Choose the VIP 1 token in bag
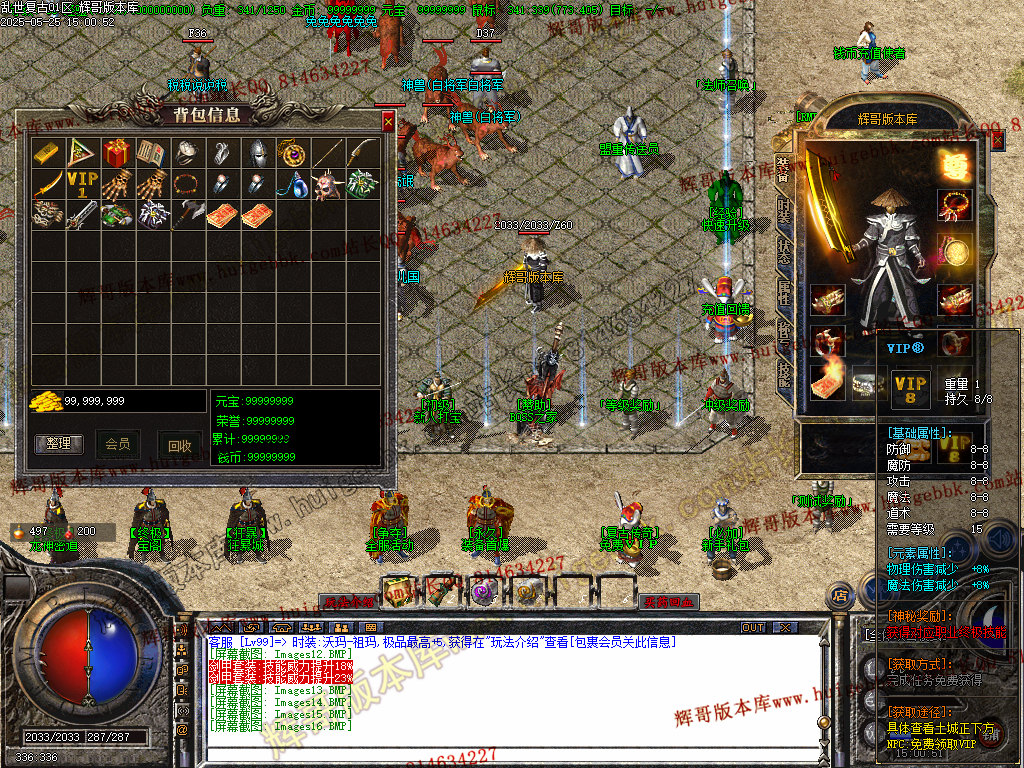1024x768 pixels. 81,185
